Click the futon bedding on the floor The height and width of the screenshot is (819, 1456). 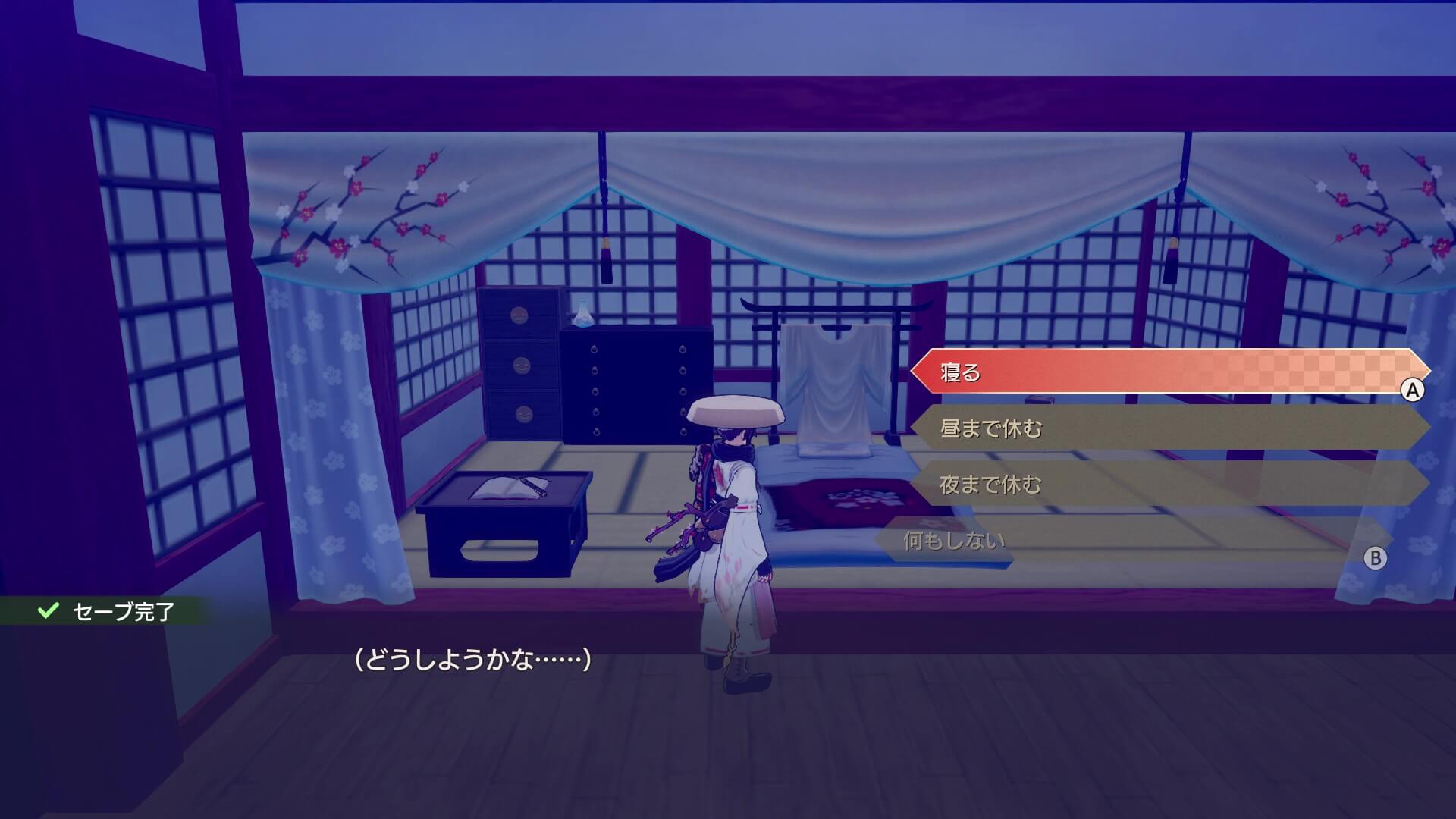coord(842,500)
